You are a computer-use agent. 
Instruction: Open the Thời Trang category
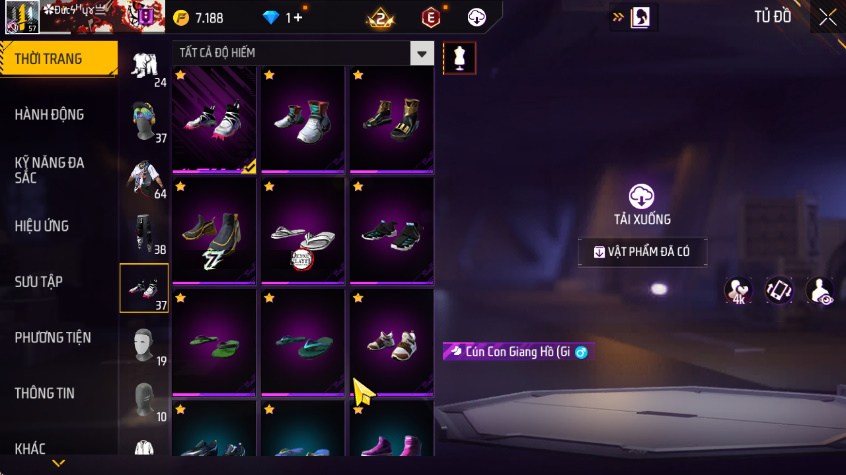pos(57,59)
